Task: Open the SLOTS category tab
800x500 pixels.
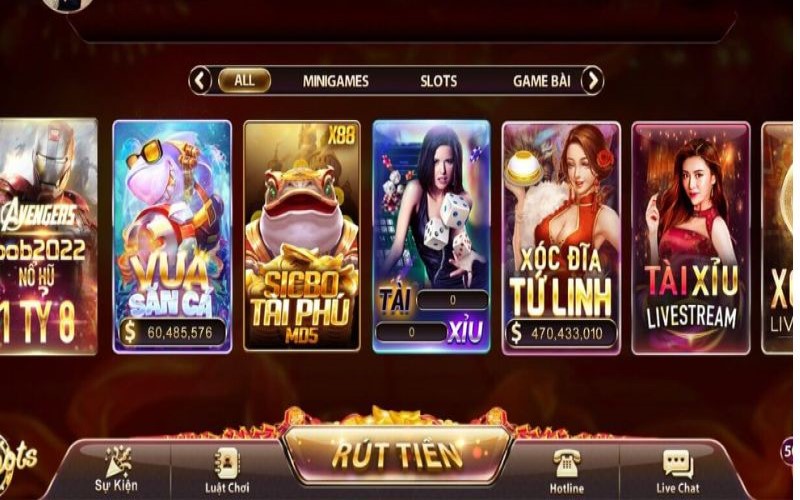Action: [x=439, y=81]
